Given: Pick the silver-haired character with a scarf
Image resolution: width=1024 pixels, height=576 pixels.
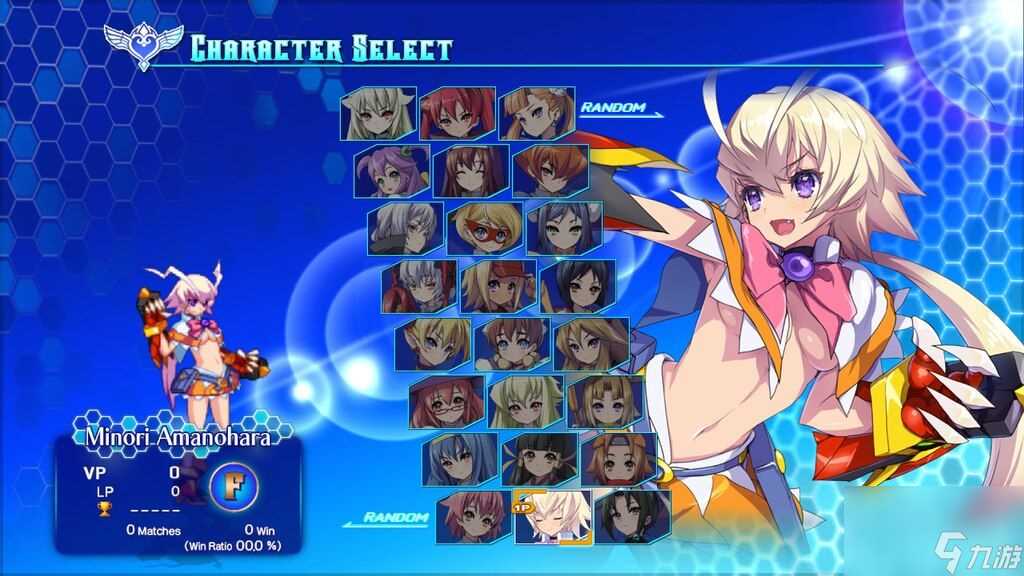Looking at the screenshot, I should coord(405,228).
